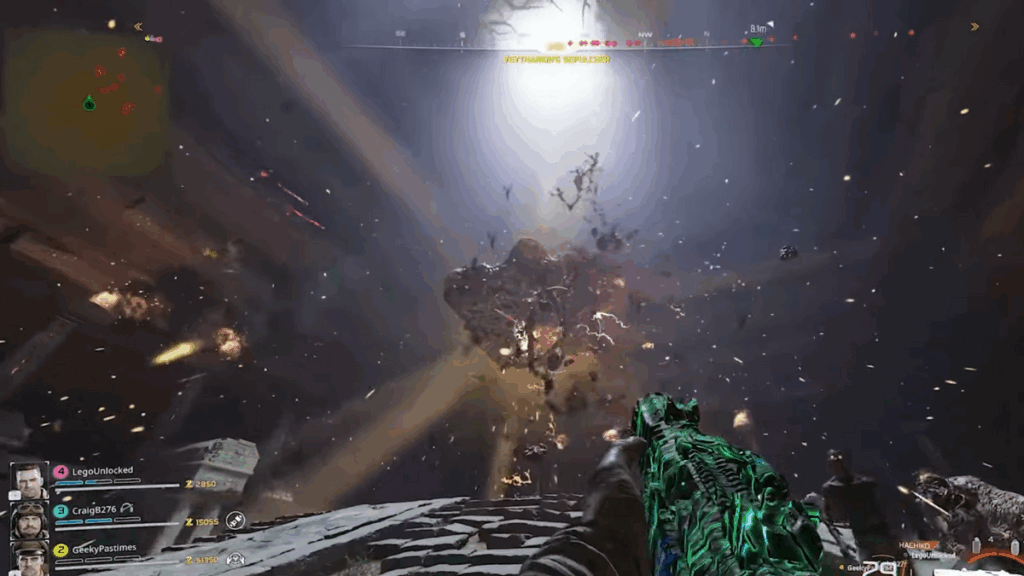Select GeekyPastimes' officer portrait

(30, 558)
